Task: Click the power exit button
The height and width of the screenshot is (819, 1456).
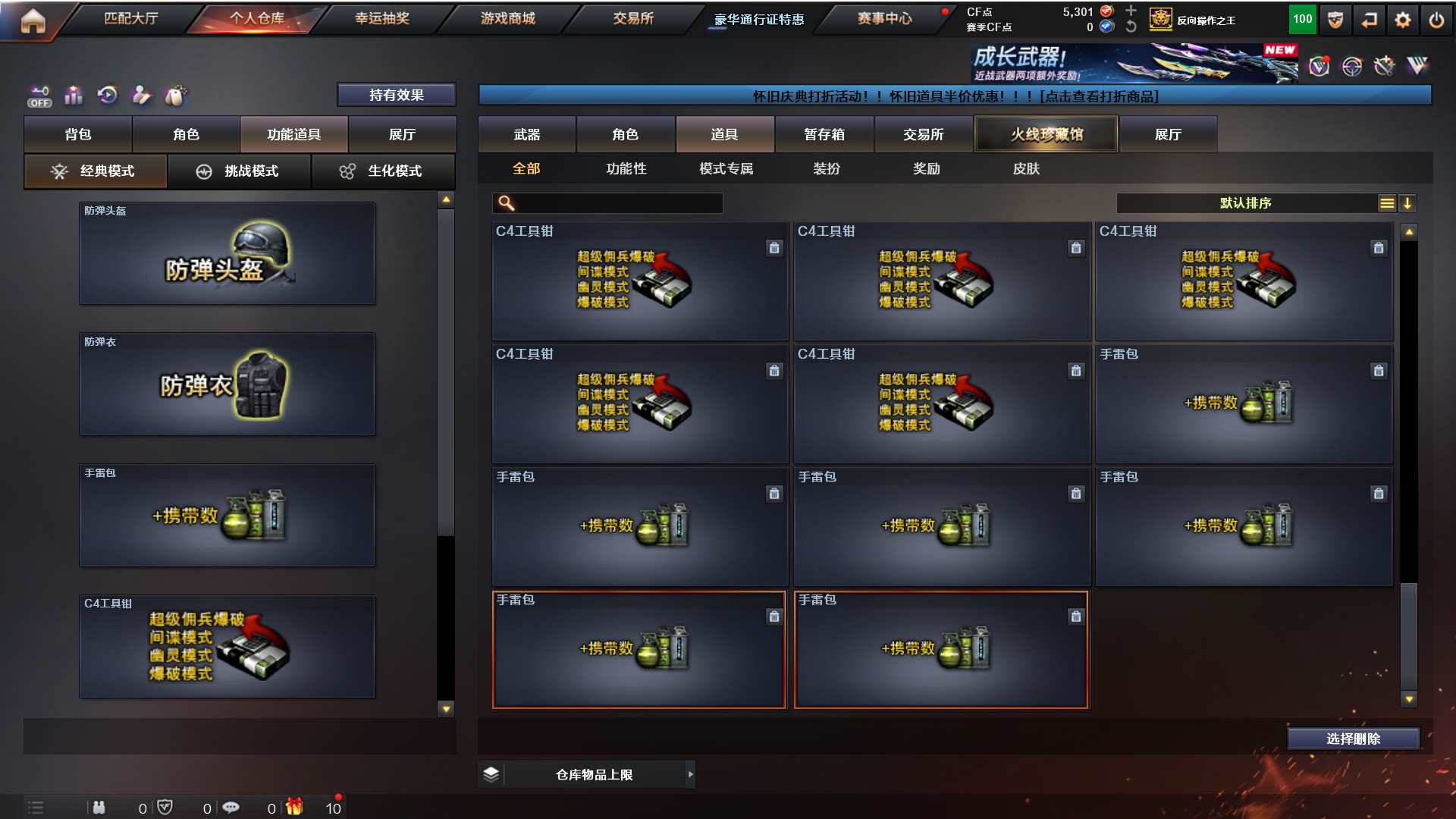Action: click(x=1436, y=20)
